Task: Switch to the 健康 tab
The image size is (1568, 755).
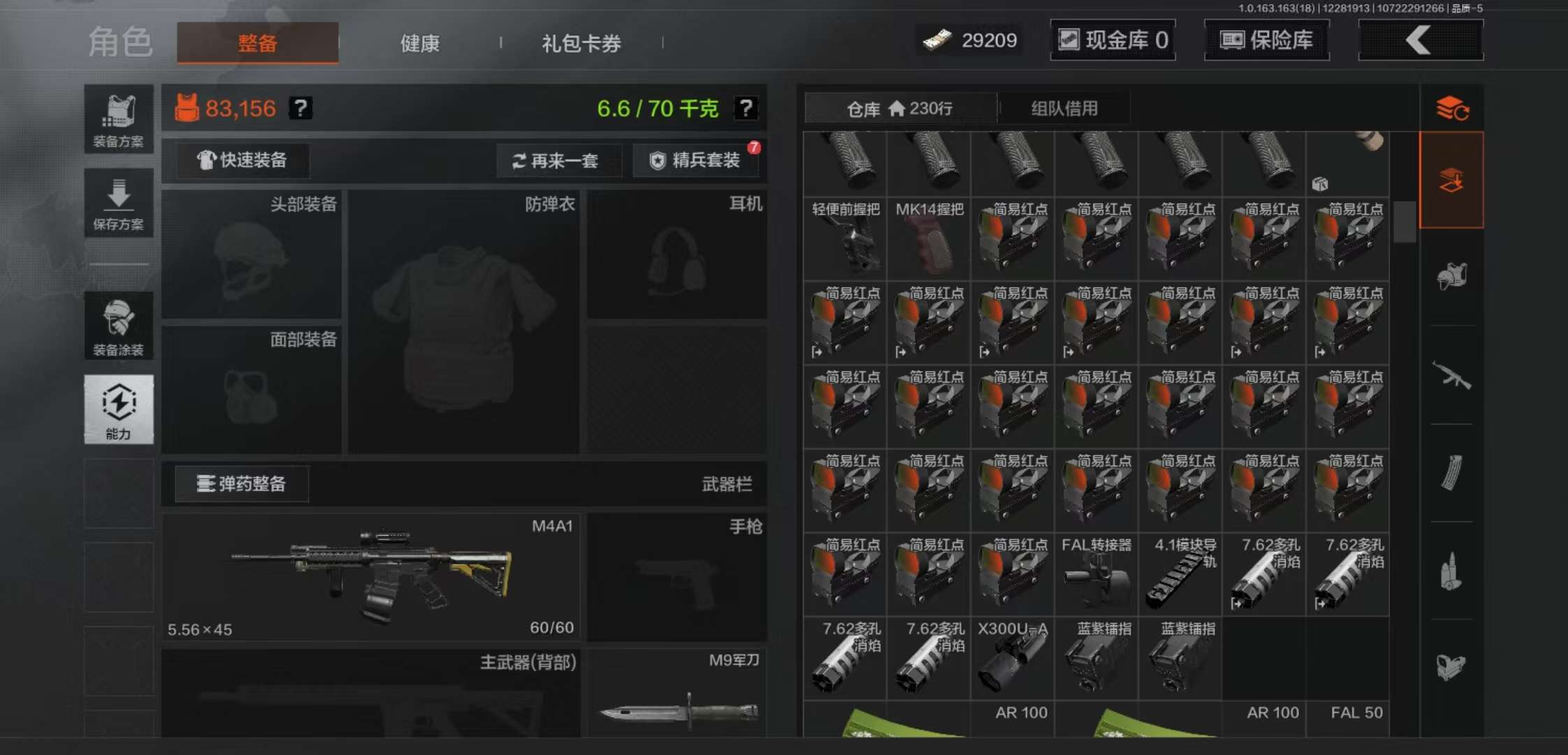Action: coord(419,43)
